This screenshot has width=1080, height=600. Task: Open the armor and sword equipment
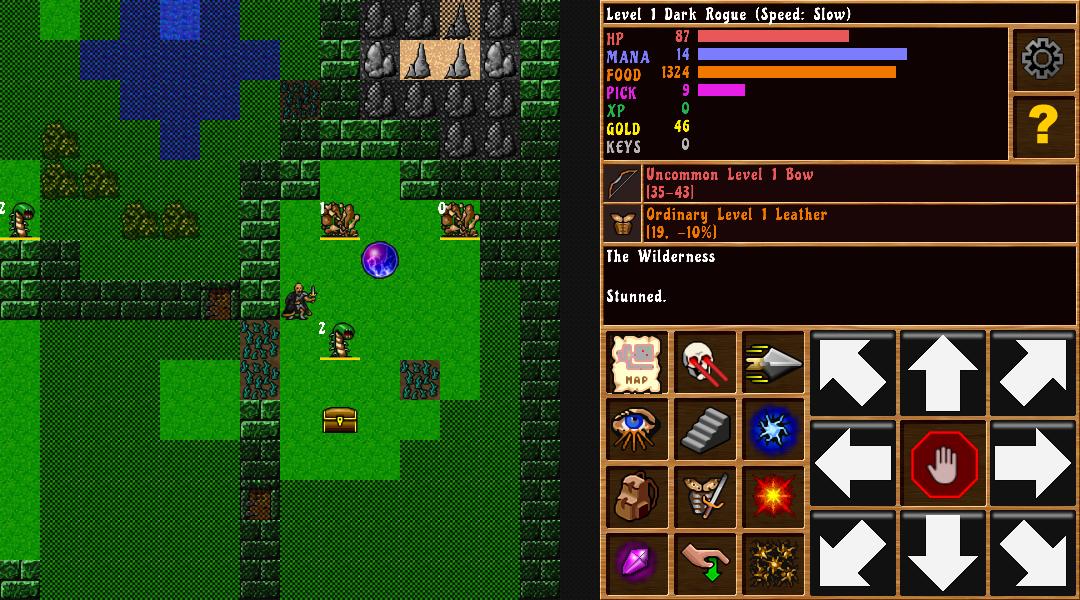tap(704, 497)
